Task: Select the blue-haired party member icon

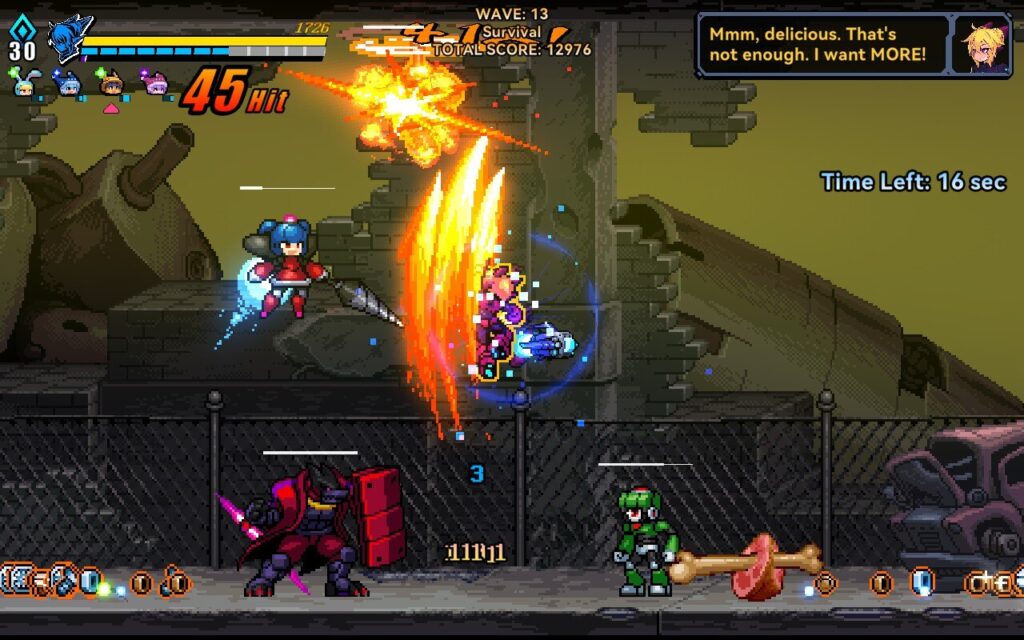Action: click(x=68, y=83)
